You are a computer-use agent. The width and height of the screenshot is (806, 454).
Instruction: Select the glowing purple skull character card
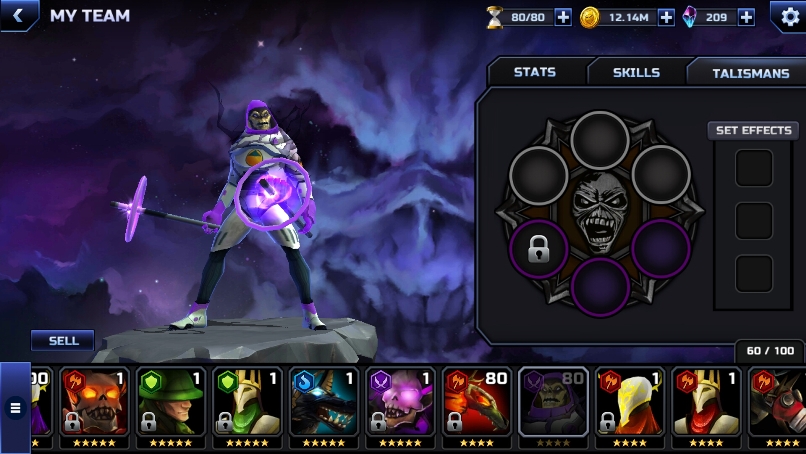[399, 403]
